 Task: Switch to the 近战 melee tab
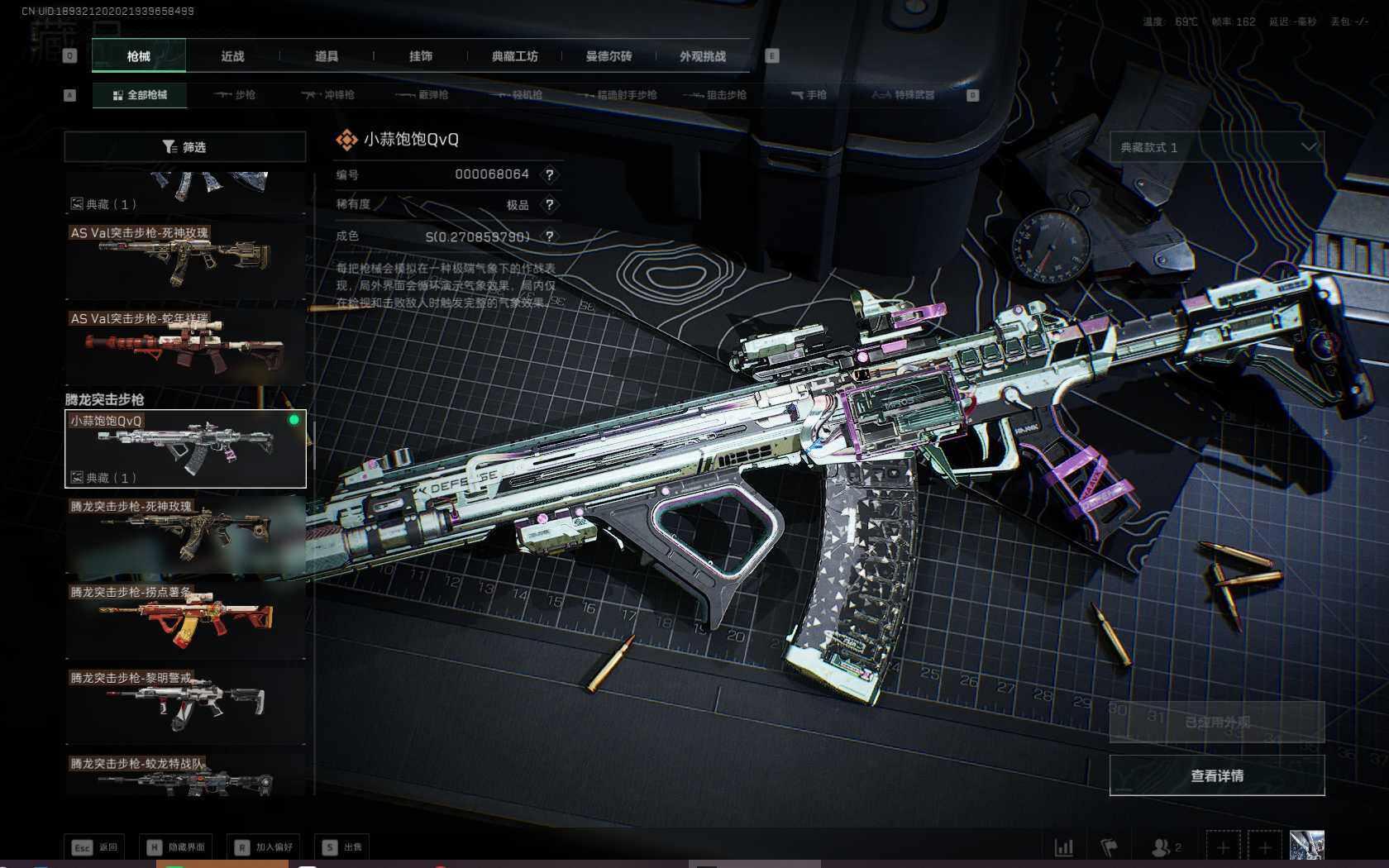(232, 56)
